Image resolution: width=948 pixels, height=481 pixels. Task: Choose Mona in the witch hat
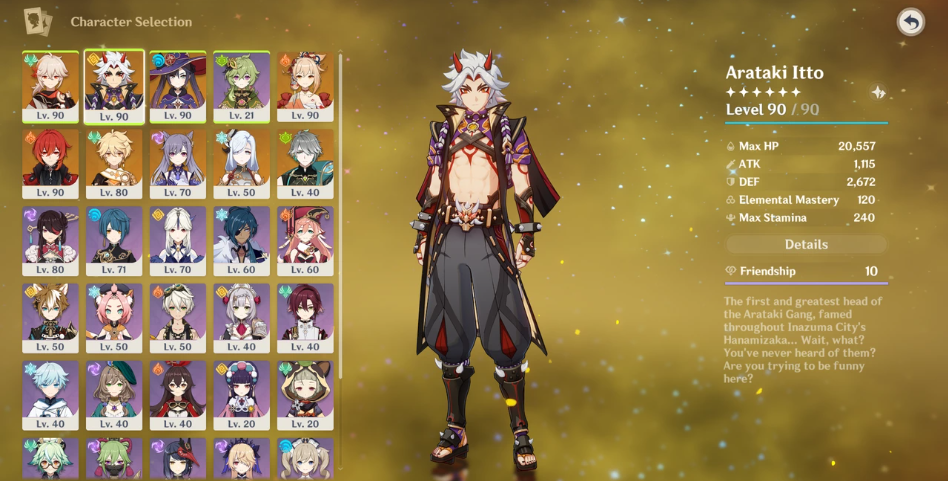click(x=178, y=86)
